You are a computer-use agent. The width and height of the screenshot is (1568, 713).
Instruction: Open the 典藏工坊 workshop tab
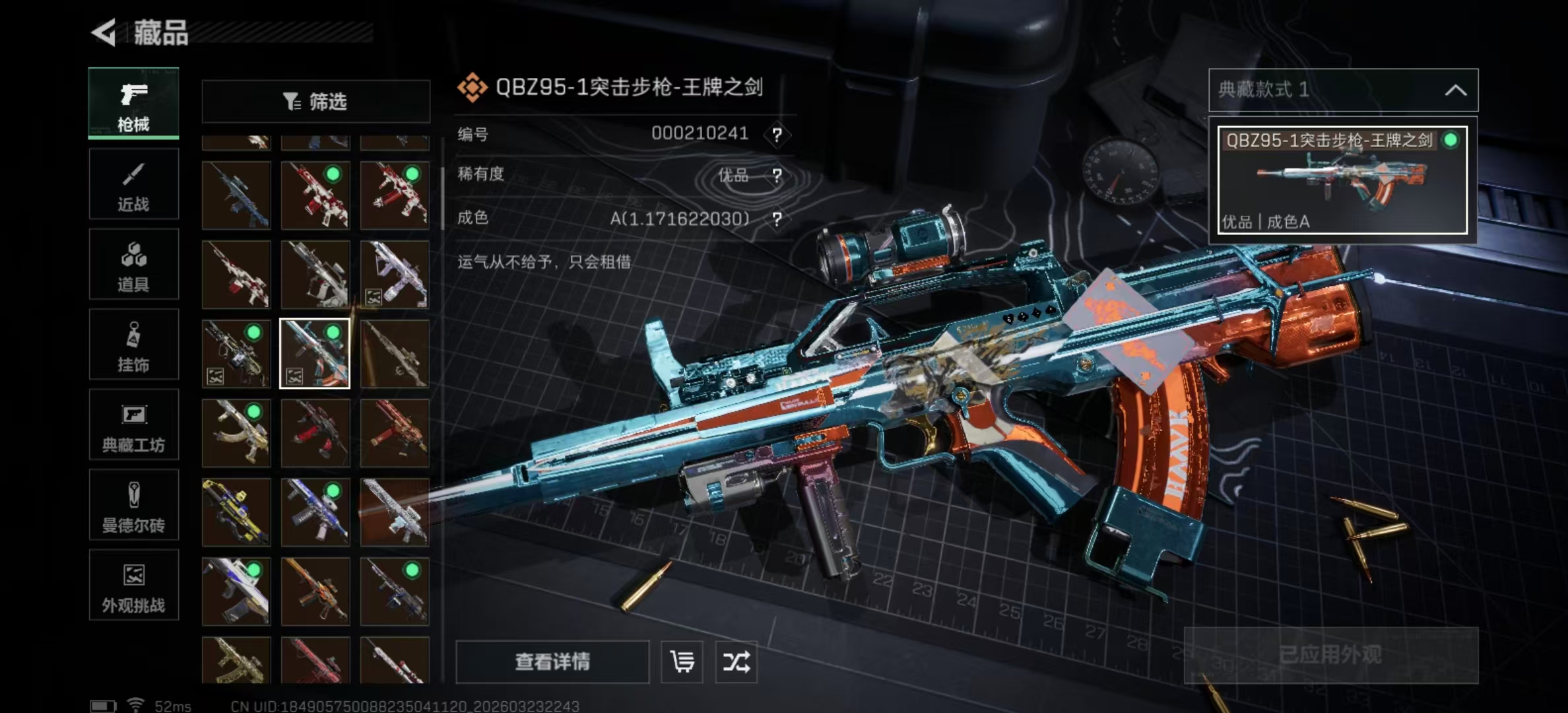click(133, 425)
